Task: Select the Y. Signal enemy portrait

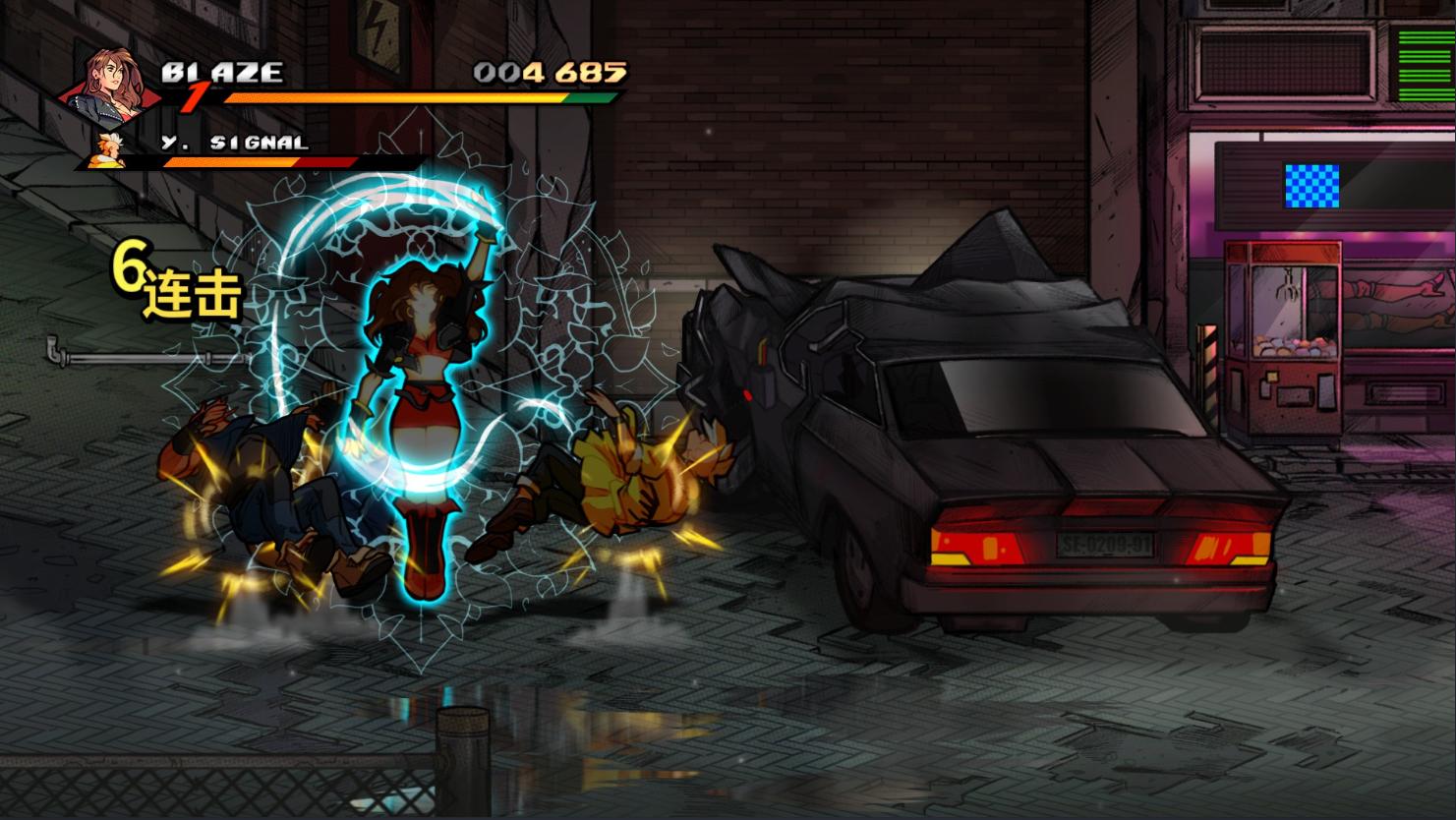Action: click(108, 149)
